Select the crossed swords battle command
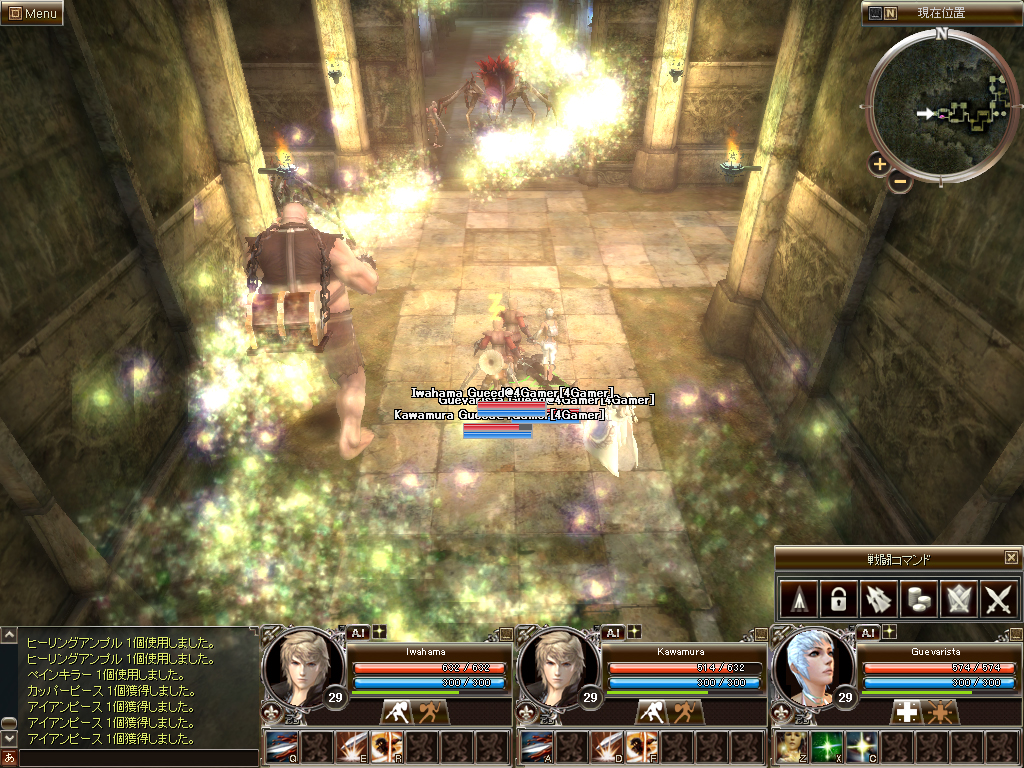Viewport: 1024px width, 768px height. coord(998,599)
